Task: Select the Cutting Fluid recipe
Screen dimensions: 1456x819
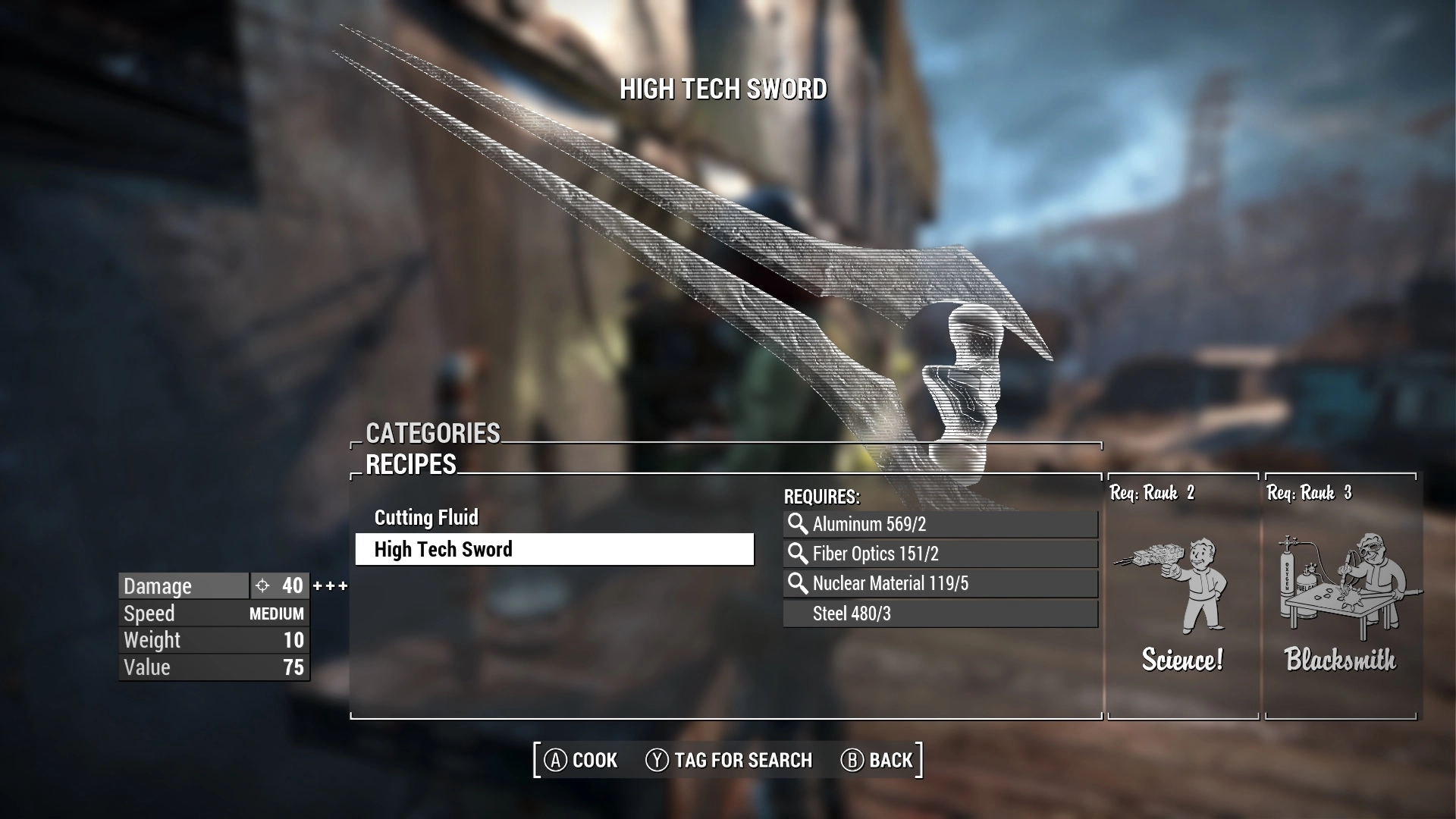Action: (x=426, y=518)
